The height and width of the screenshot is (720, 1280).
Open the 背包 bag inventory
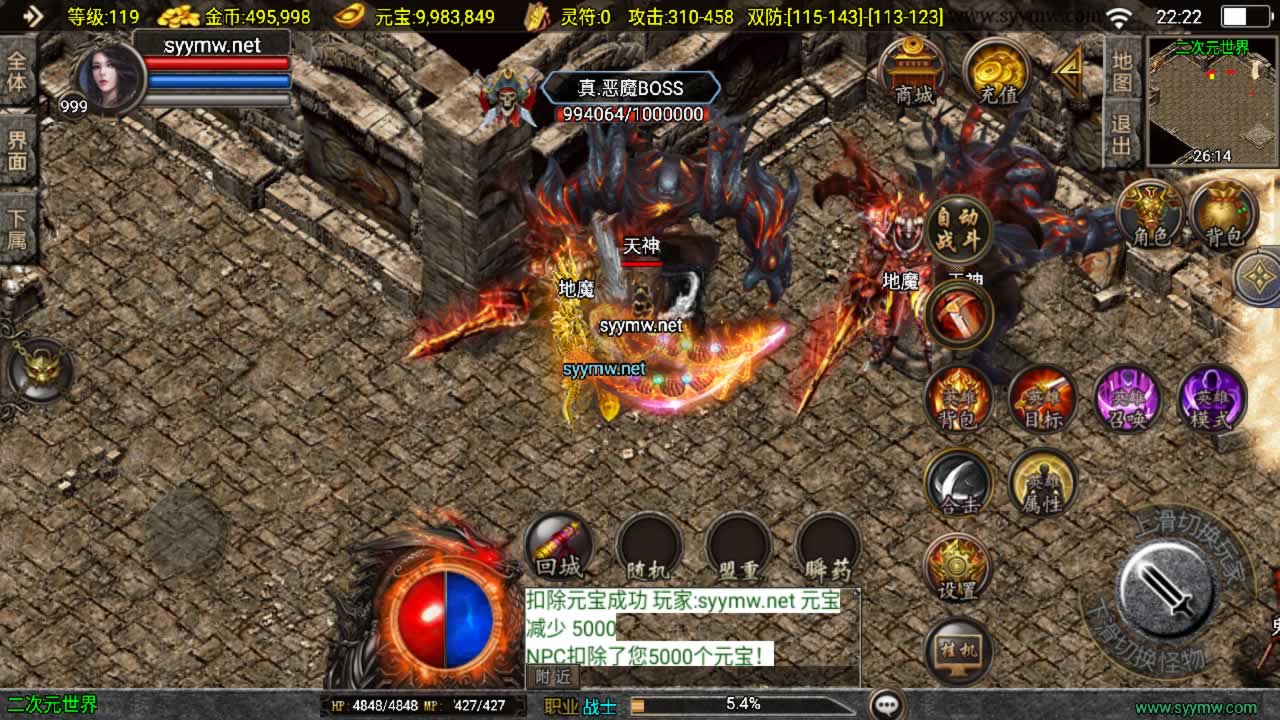pyautogui.click(x=1223, y=215)
